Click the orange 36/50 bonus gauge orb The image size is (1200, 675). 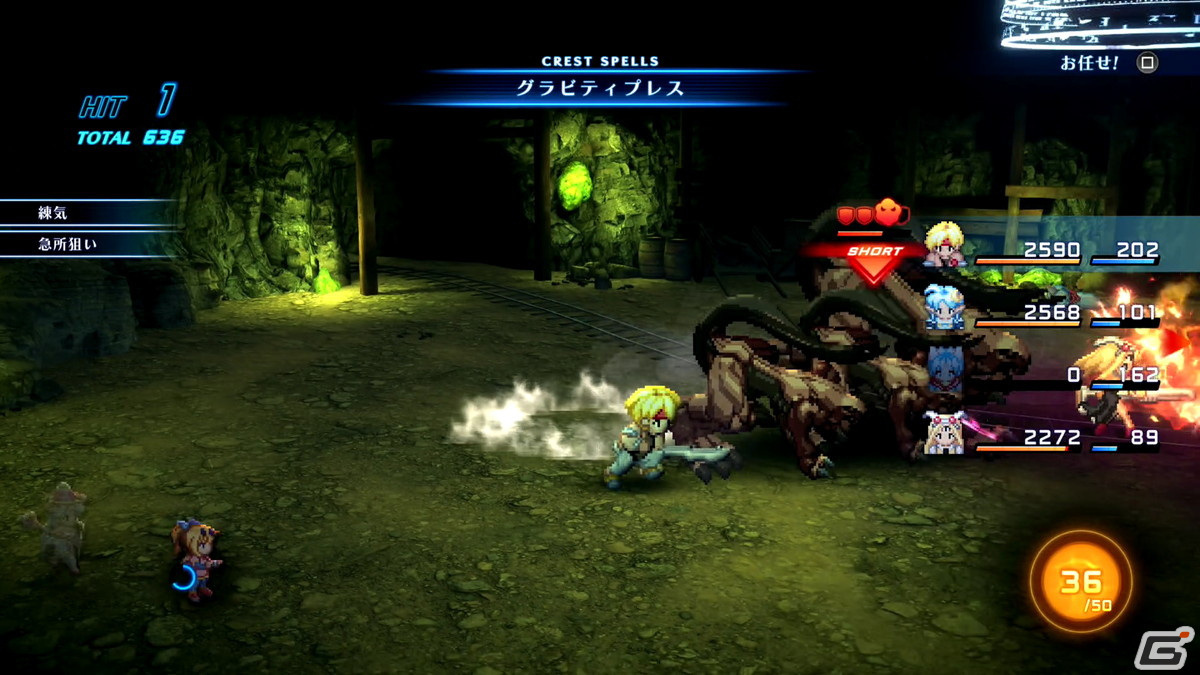[1080, 581]
